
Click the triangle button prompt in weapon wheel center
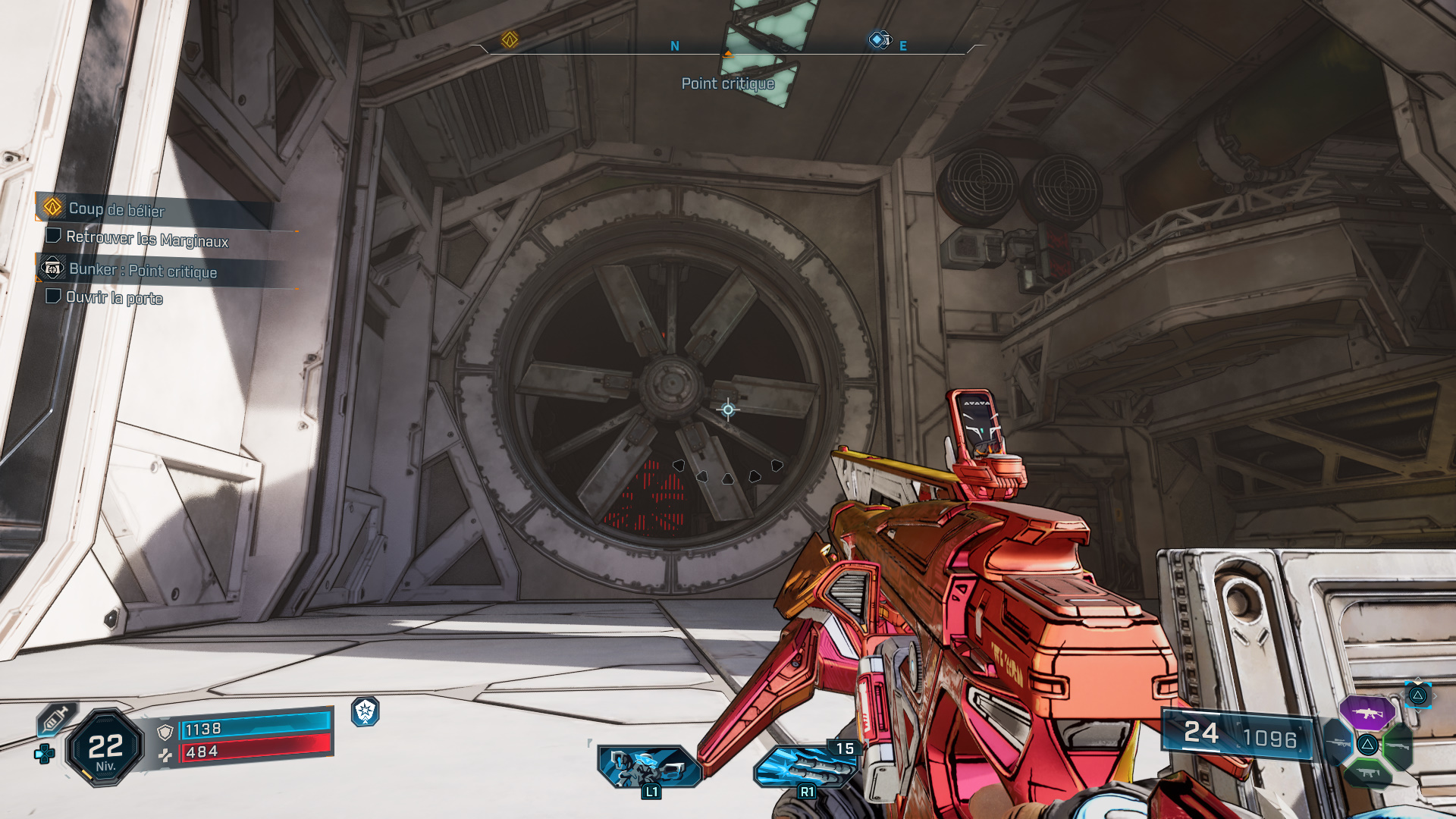pyautogui.click(x=1368, y=745)
